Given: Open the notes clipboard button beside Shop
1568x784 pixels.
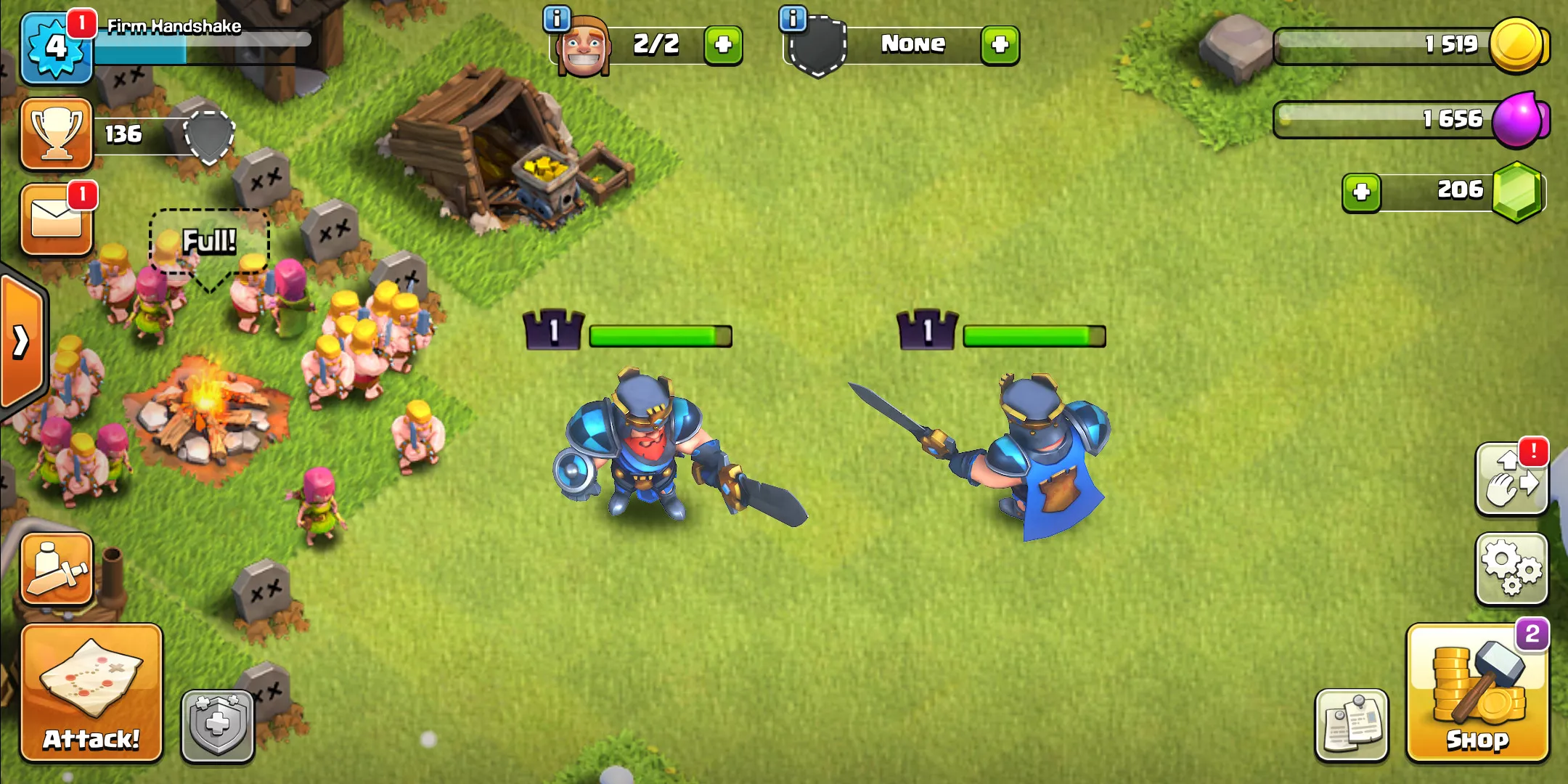Looking at the screenshot, I should 1351,725.
